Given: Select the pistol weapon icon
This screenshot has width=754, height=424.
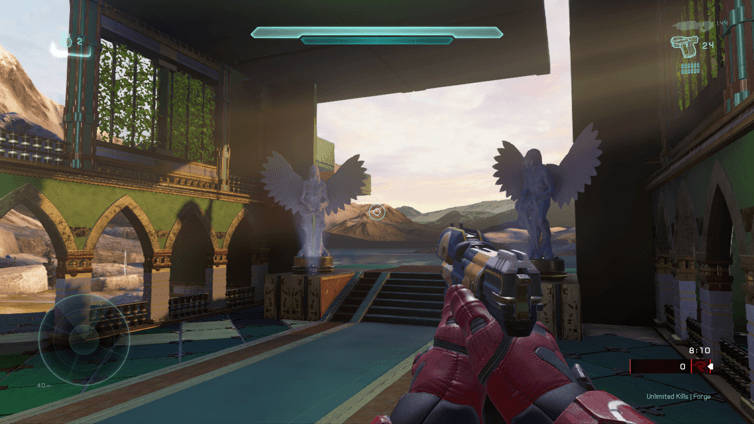Looking at the screenshot, I should (x=684, y=46).
